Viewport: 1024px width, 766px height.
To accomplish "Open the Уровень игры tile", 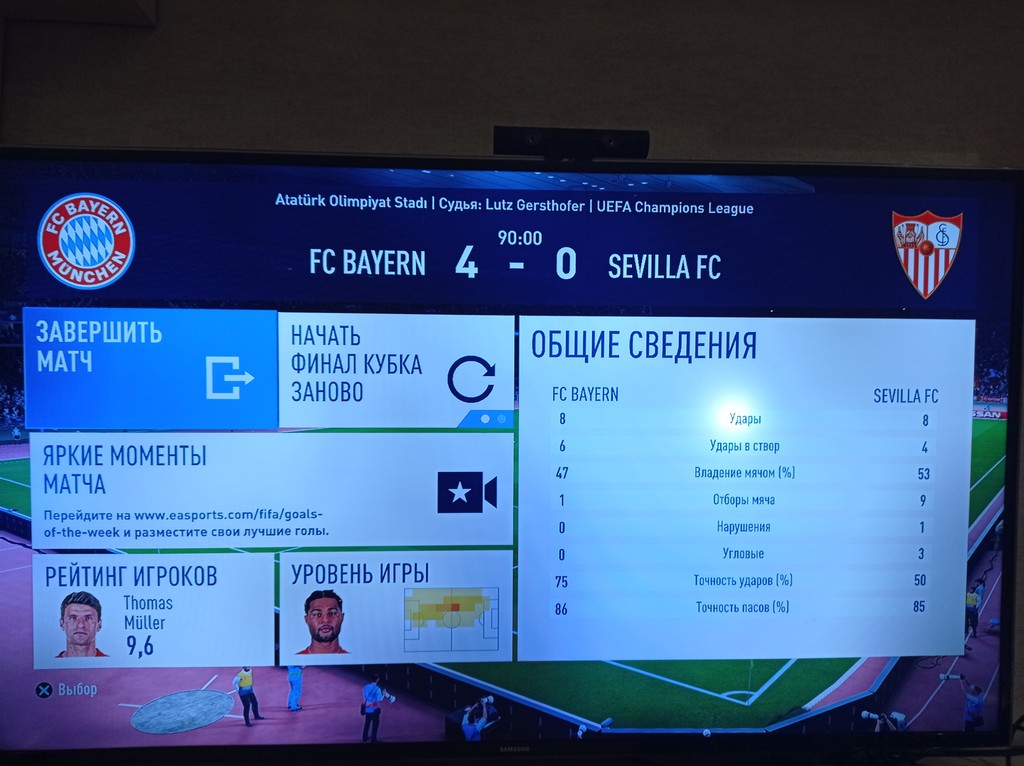I will point(394,605).
